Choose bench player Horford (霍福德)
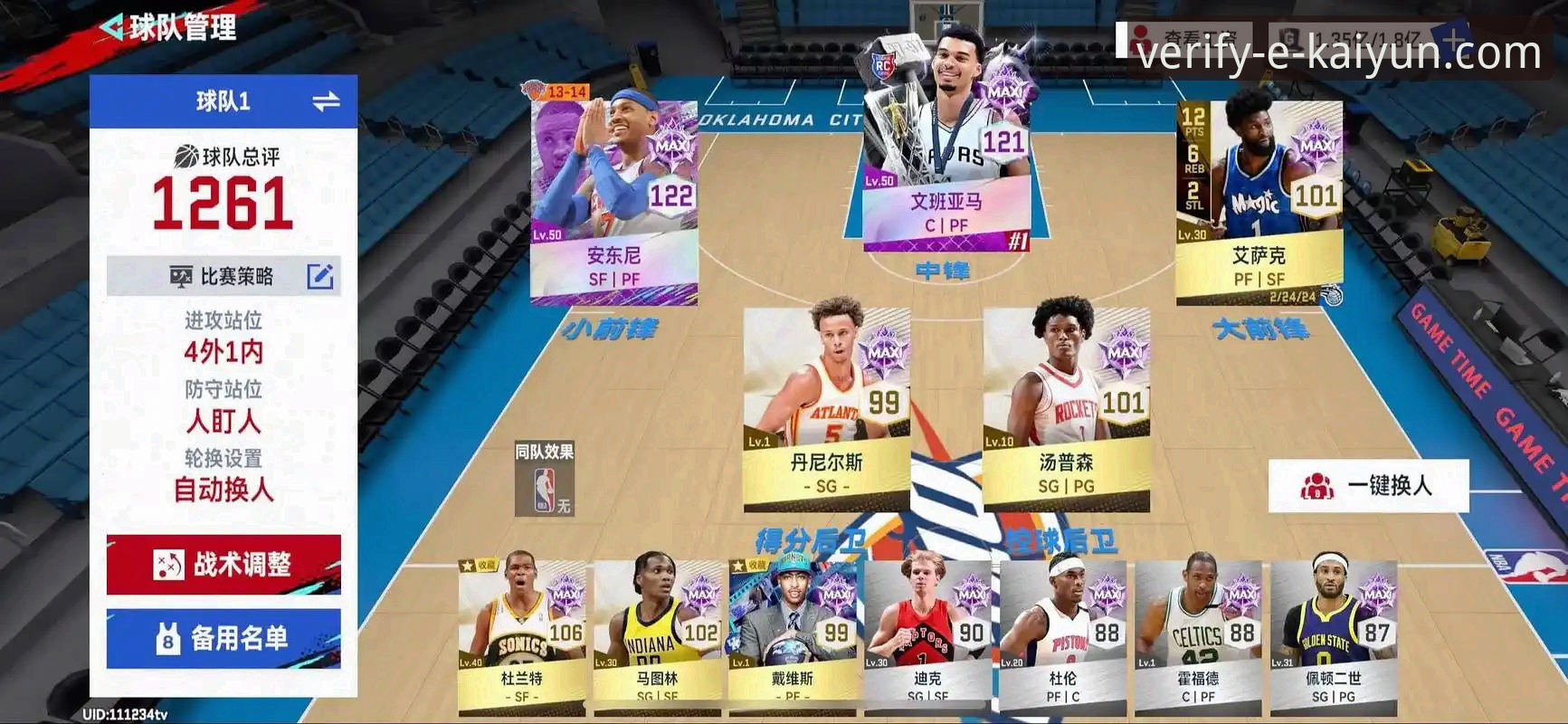 tap(1198, 633)
